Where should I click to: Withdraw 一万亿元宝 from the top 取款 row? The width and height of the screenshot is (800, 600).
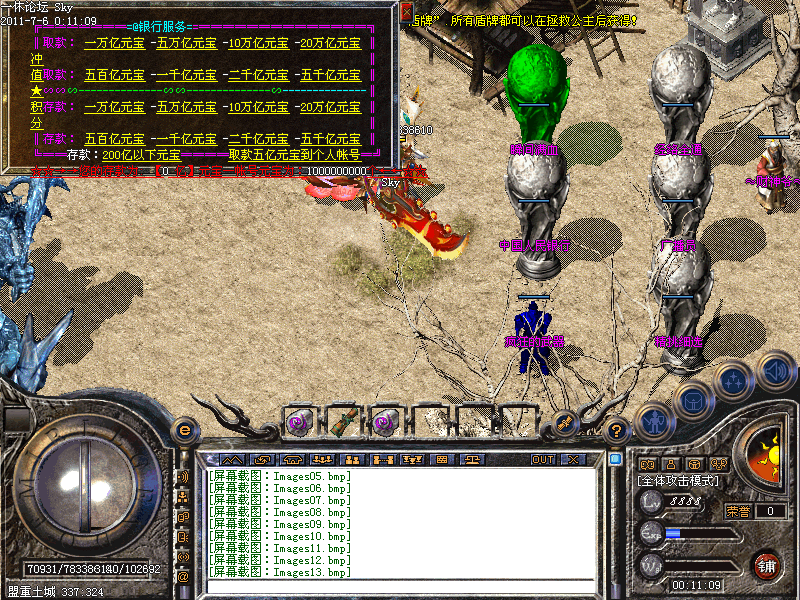(x=115, y=44)
